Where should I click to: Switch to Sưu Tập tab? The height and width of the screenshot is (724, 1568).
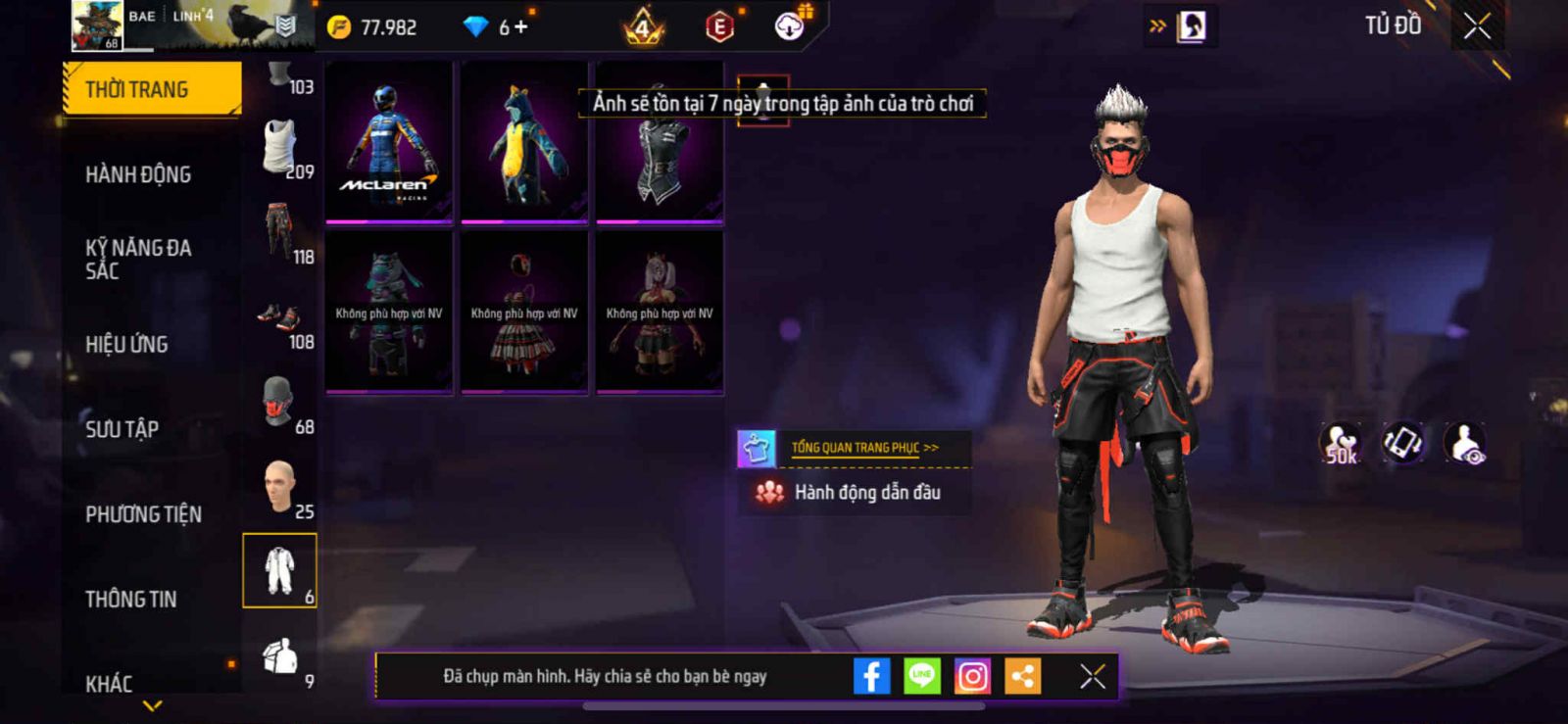tap(122, 429)
